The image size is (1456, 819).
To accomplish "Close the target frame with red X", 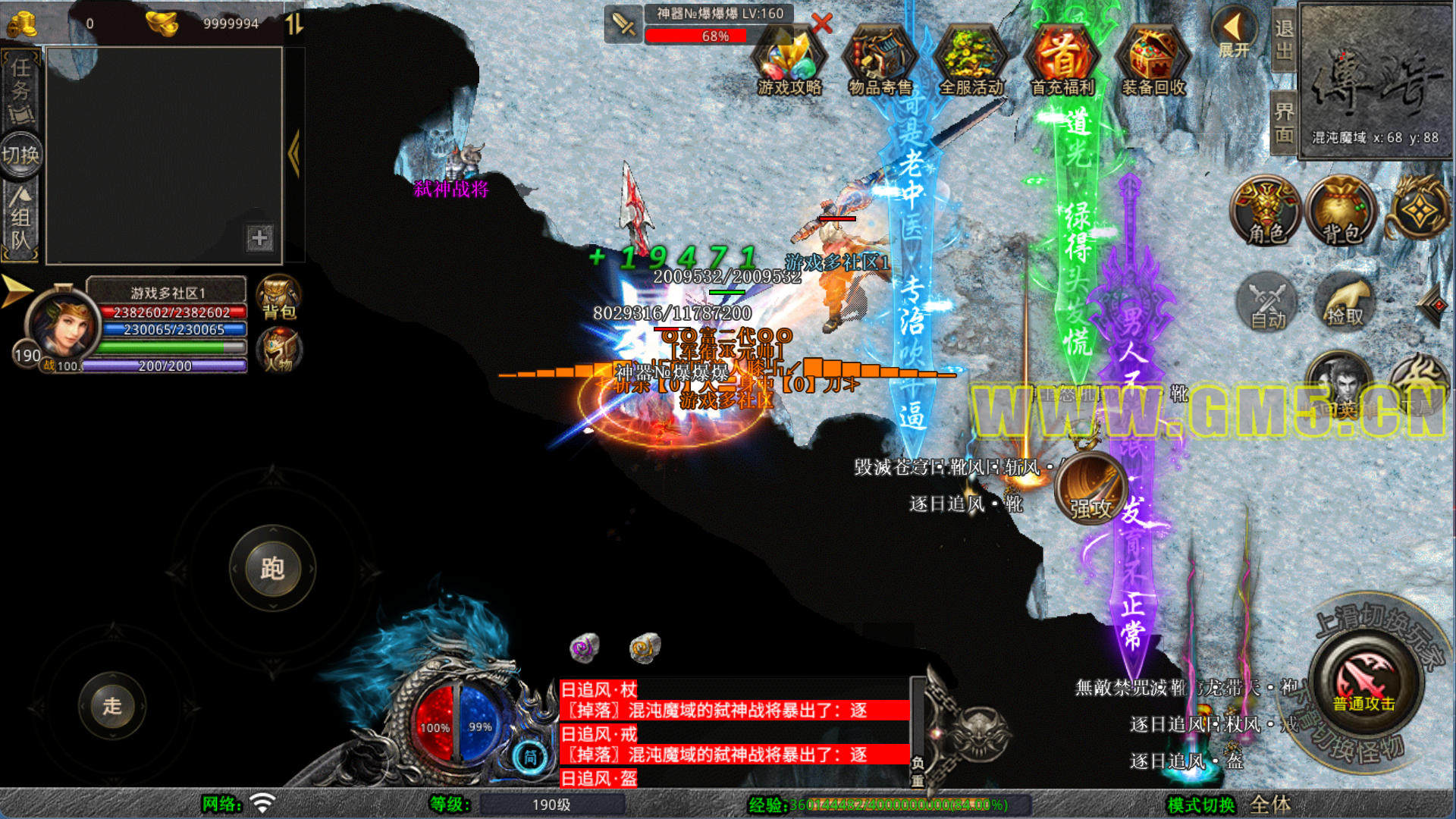I will [821, 24].
